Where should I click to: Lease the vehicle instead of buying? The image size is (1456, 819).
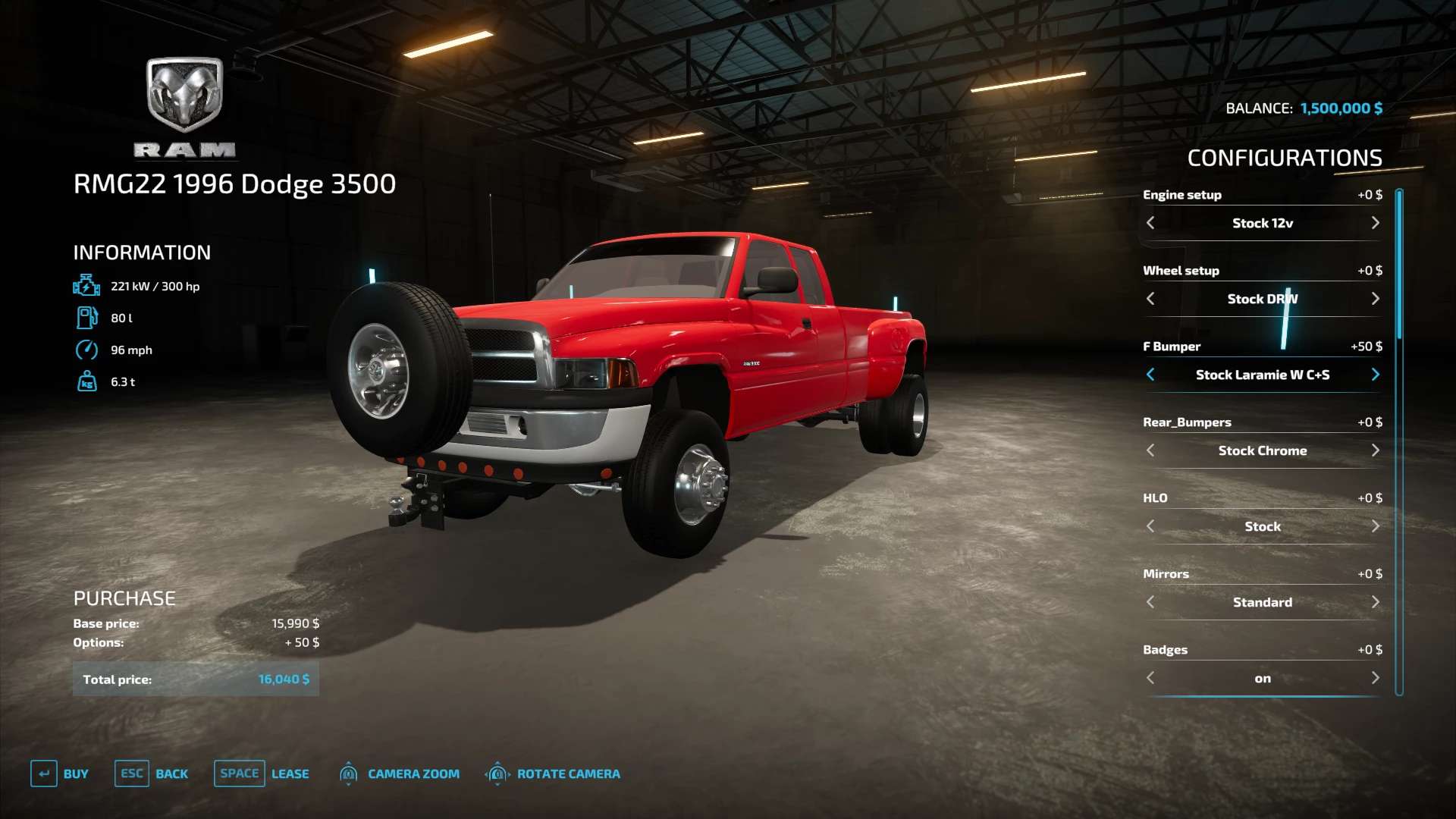262,773
